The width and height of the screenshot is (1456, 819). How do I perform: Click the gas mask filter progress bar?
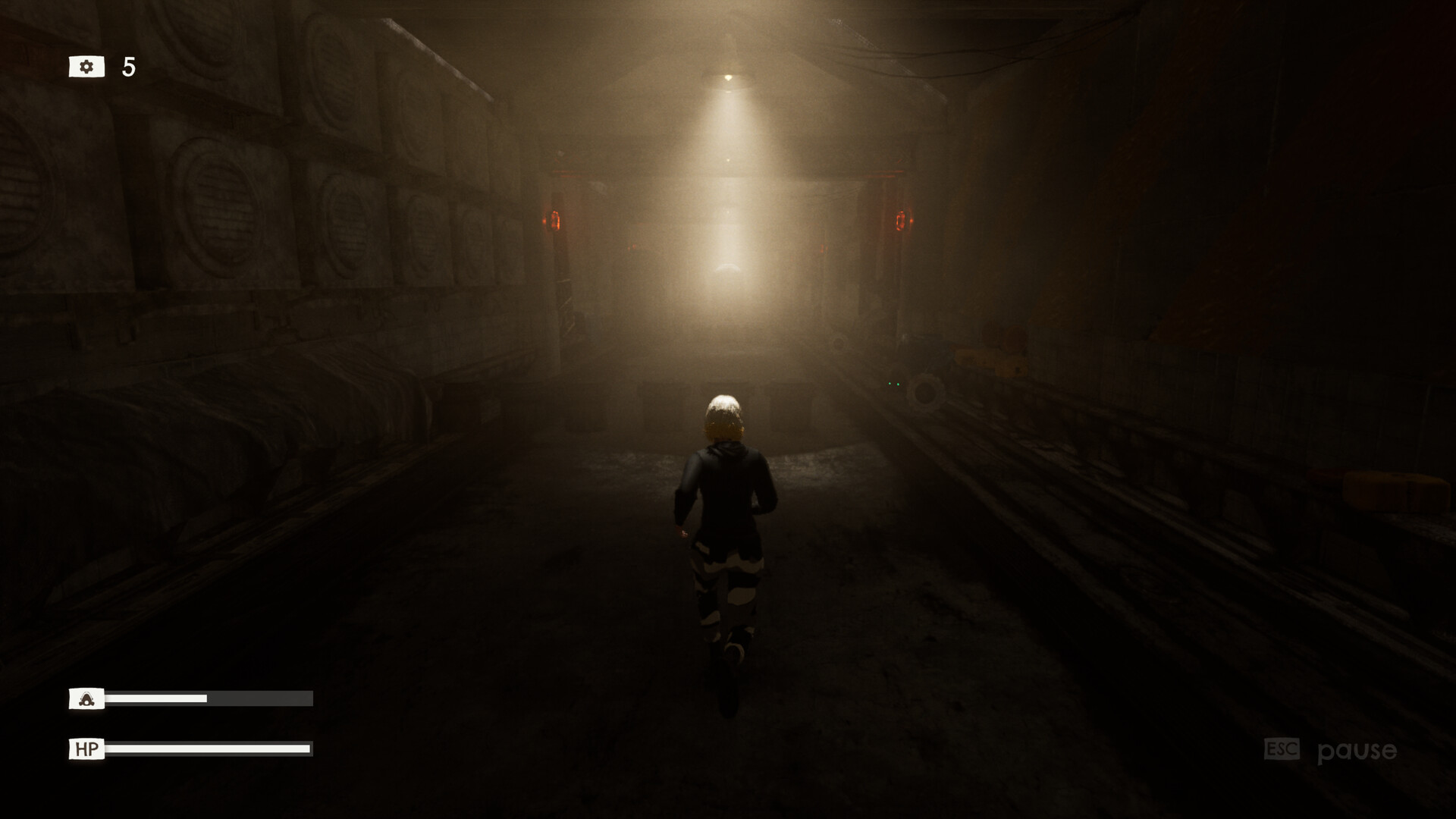[209, 698]
